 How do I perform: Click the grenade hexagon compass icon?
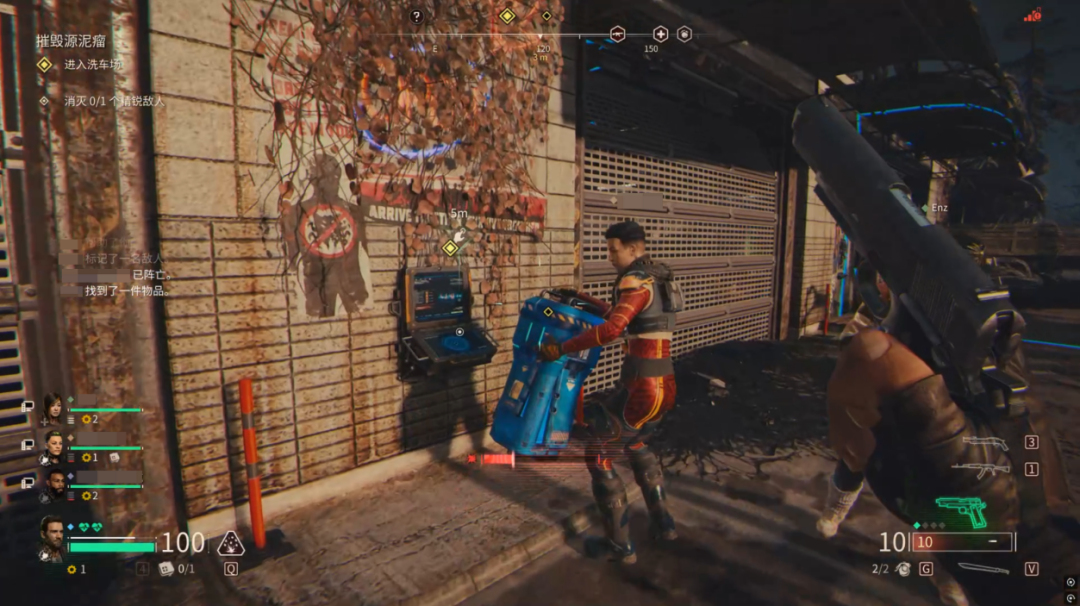[684, 33]
